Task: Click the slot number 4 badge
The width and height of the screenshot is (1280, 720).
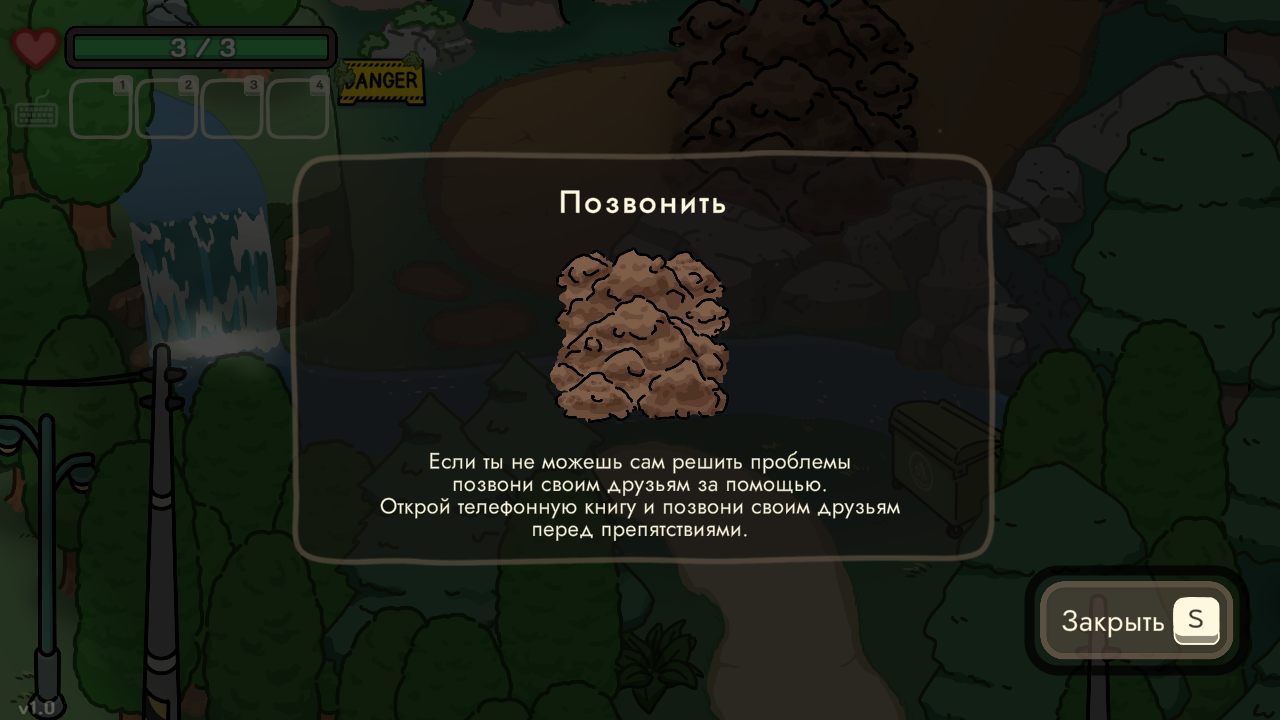Action: tap(320, 87)
